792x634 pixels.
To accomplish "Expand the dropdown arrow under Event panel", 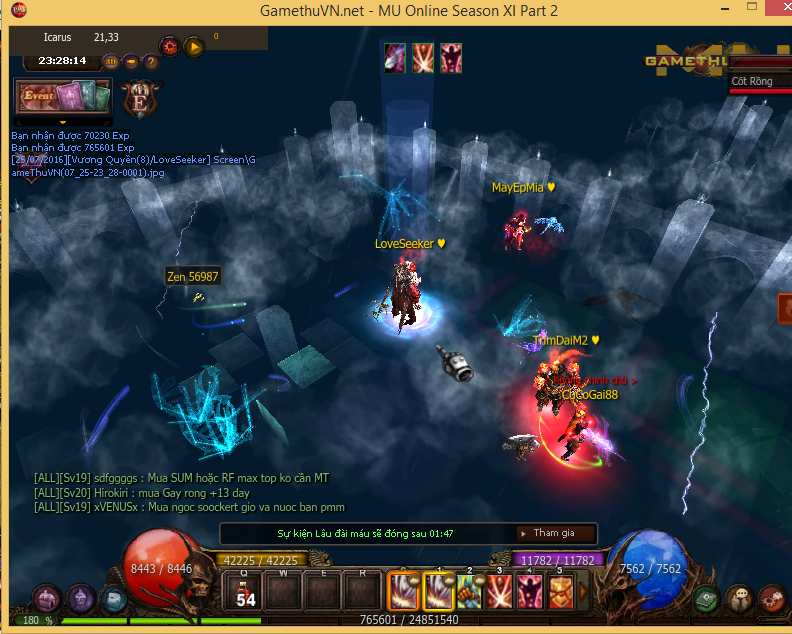I will (62, 122).
